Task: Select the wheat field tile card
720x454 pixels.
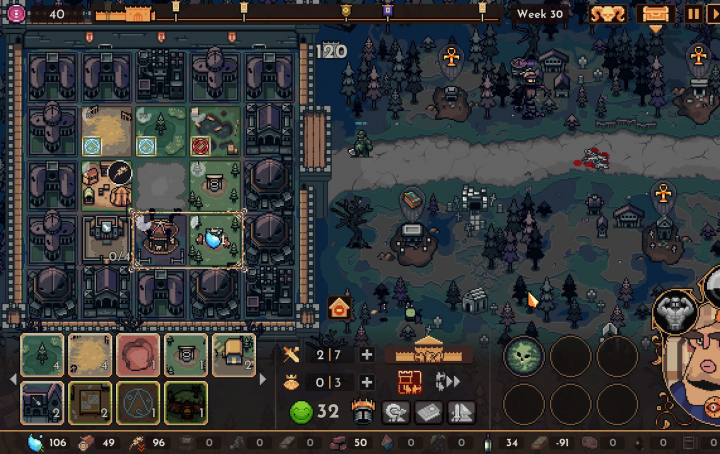Action: (90, 355)
